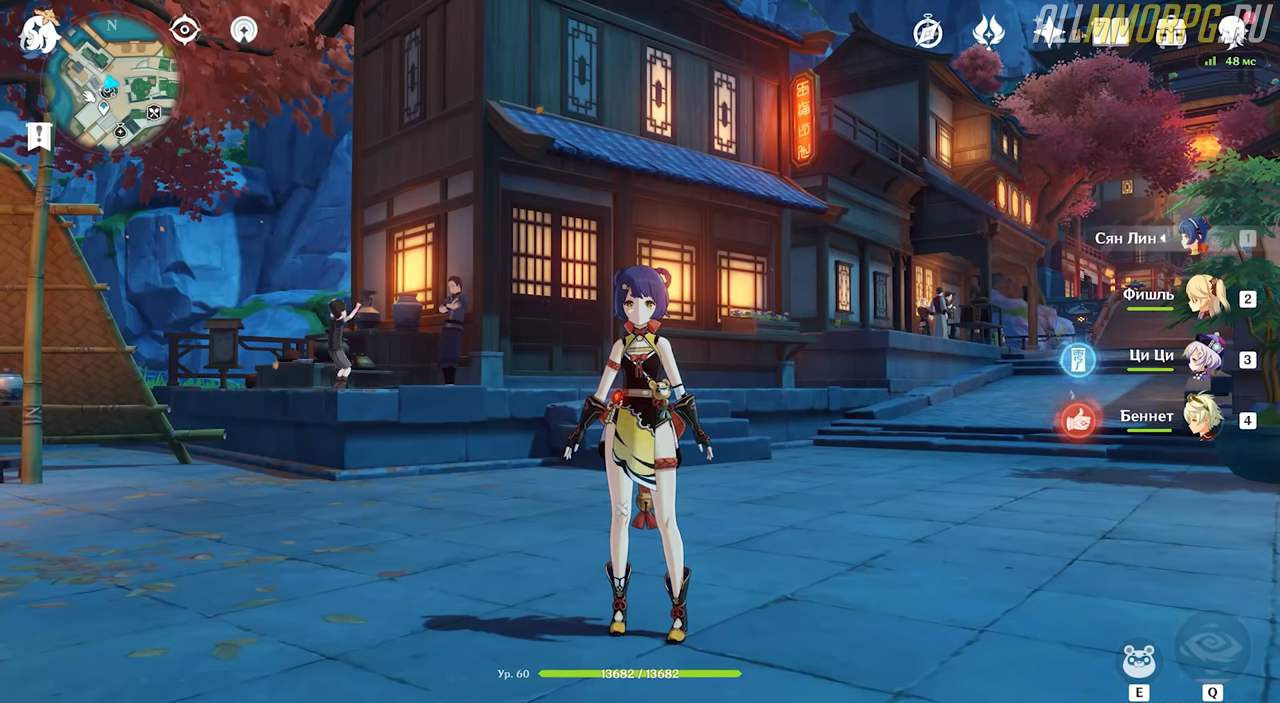Select the money bag shop marker on minimap

pos(120,130)
